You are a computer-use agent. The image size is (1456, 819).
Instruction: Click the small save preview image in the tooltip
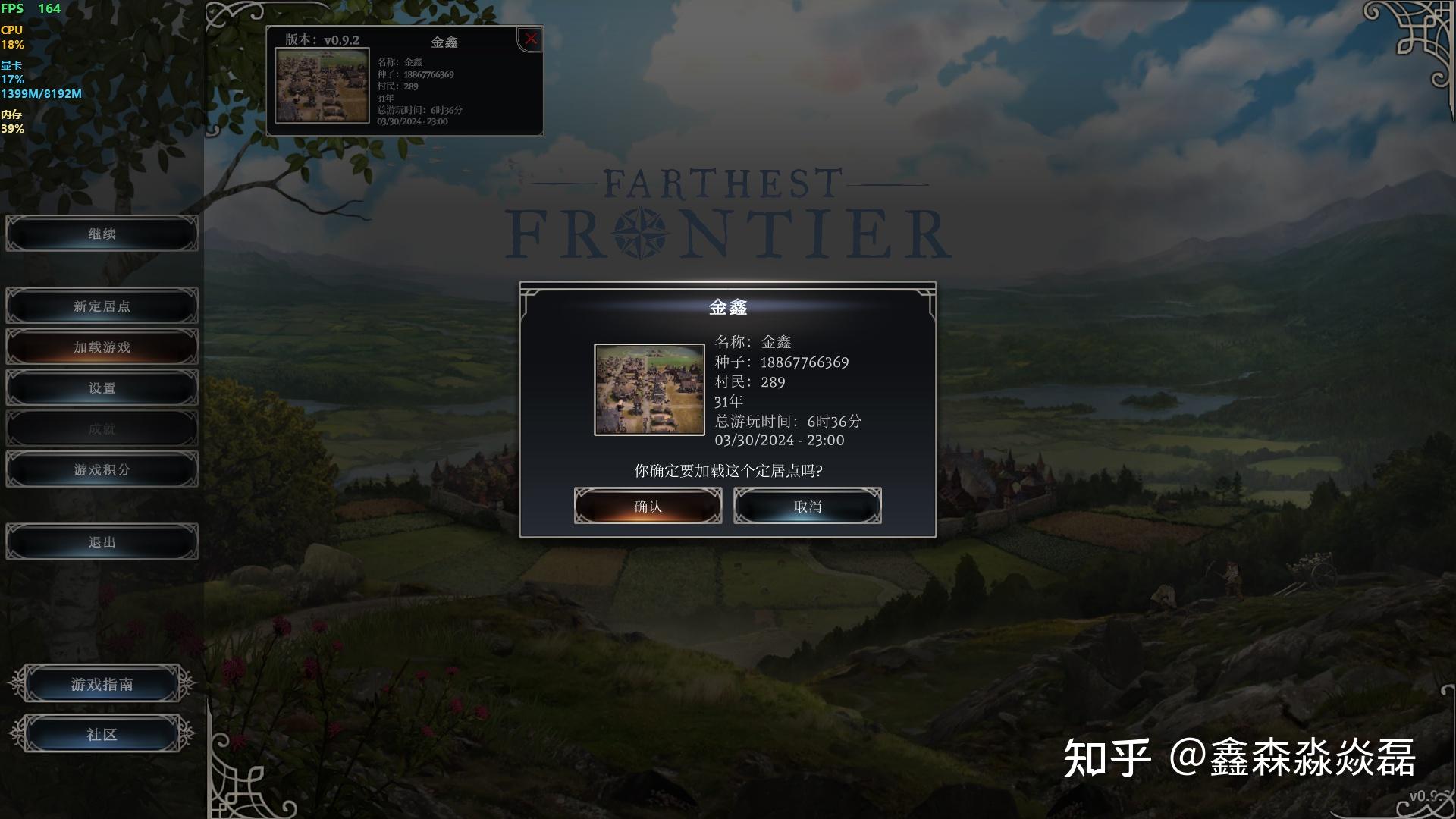[324, 83]
